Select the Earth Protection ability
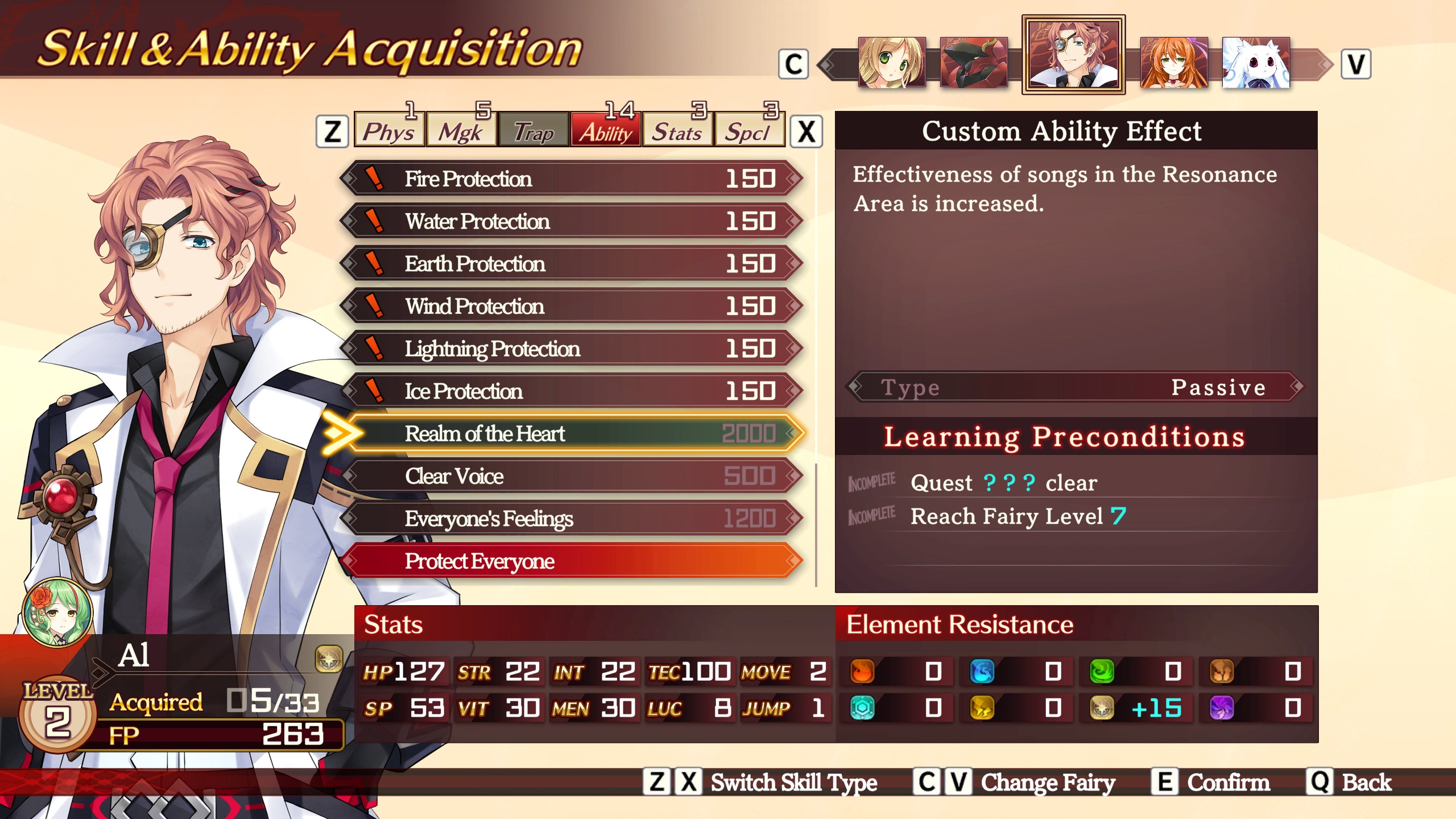 pyautogui.click(x=572, y=264)
